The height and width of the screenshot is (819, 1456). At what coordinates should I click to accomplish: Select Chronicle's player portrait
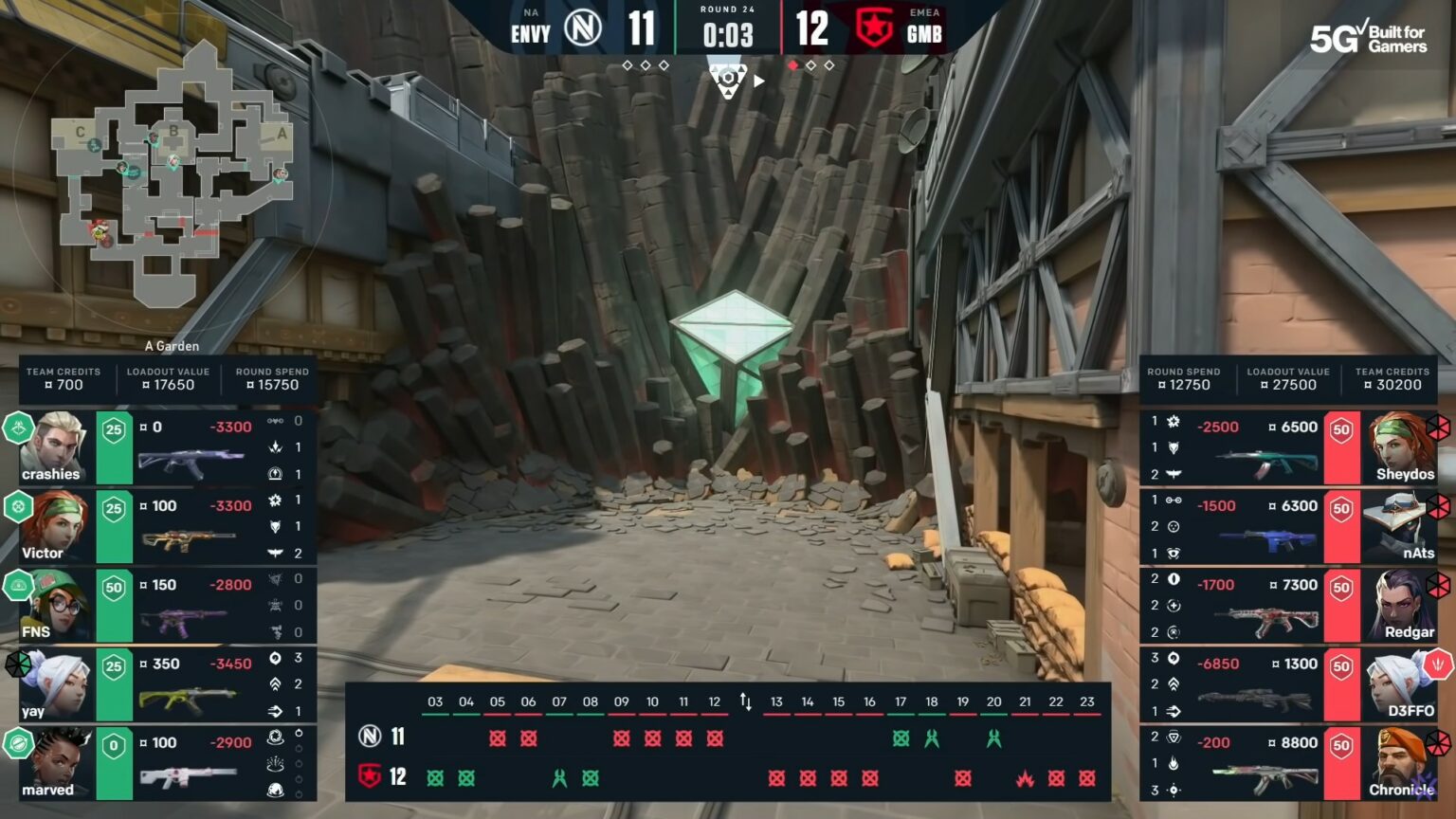[1399, 763]
